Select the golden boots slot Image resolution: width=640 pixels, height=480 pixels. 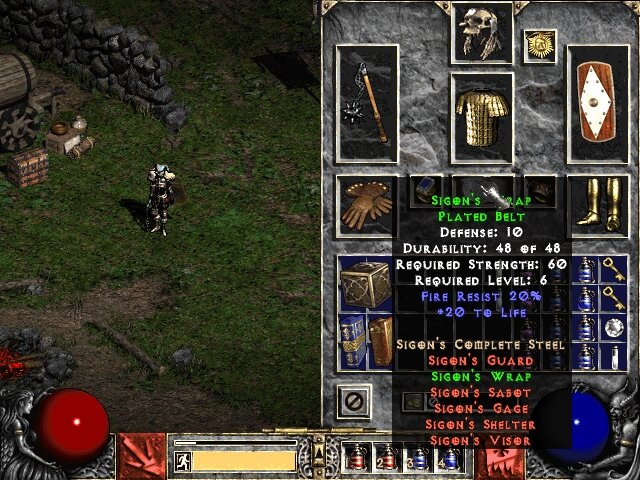[599, 203]
